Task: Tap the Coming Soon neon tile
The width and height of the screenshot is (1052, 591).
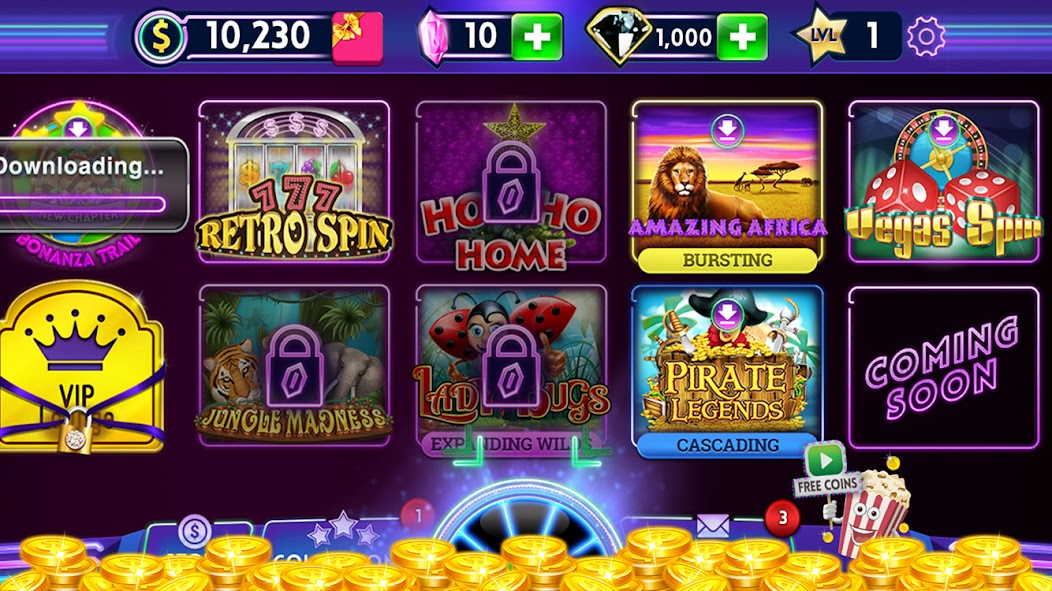Action: [944, 367]
